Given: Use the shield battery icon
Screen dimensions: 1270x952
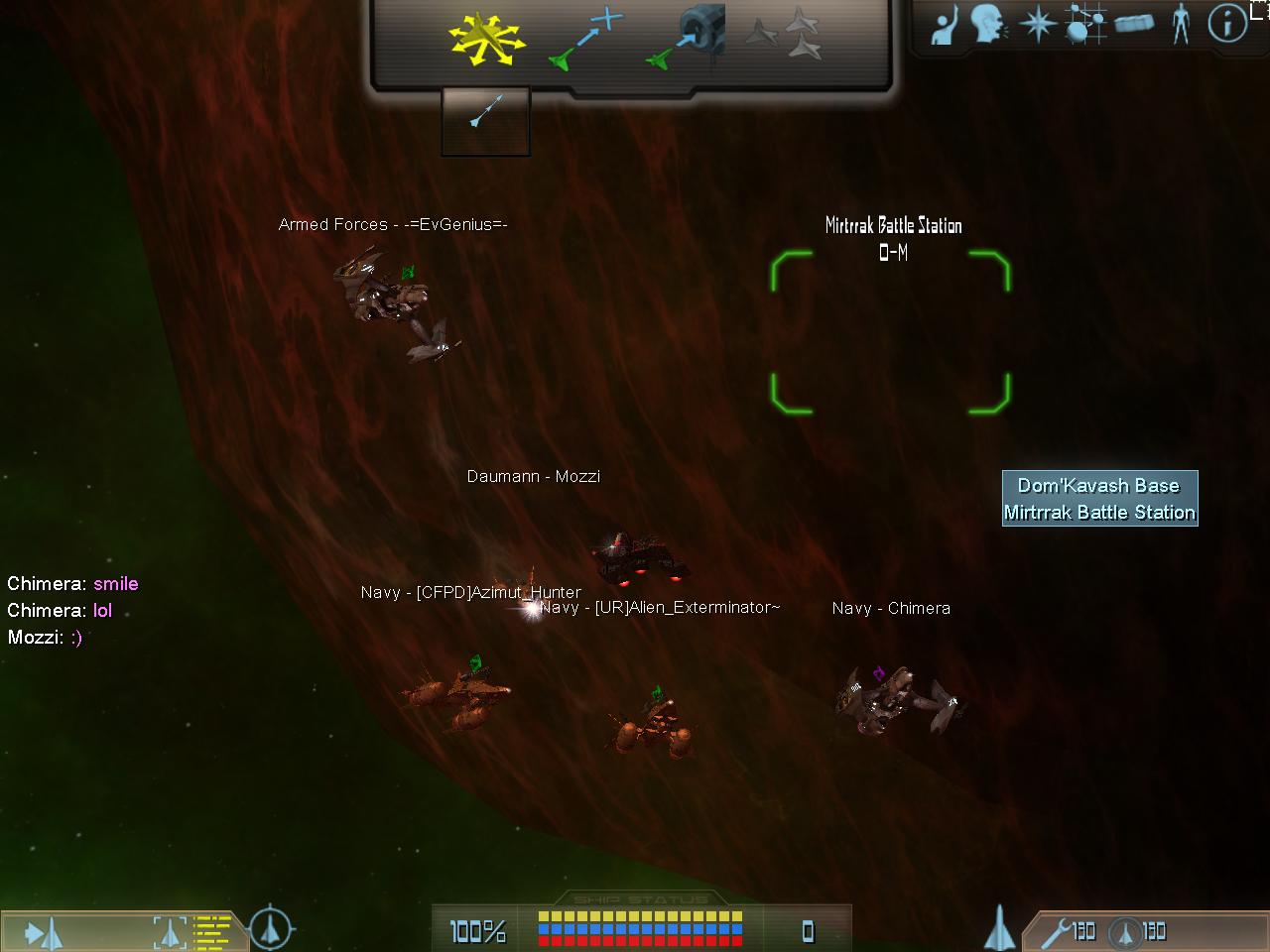Looking at the screenshot, I should pos(1135,931).
